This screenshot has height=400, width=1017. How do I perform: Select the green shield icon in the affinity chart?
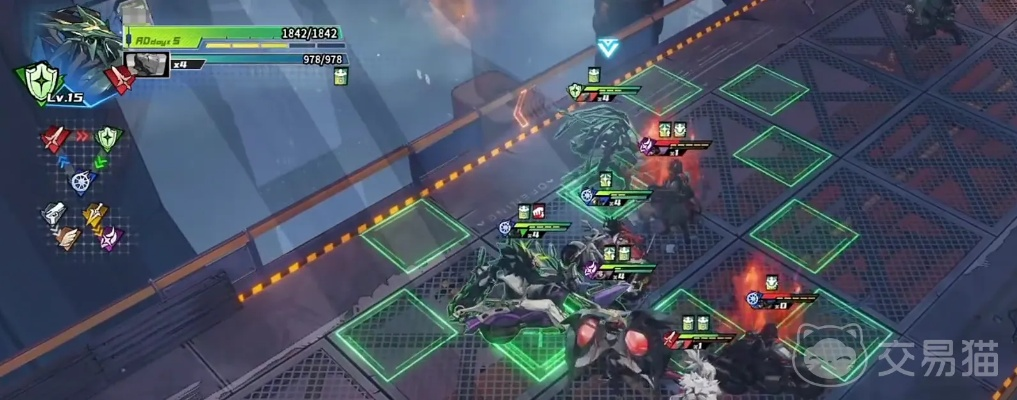click(x=108, y=137)
